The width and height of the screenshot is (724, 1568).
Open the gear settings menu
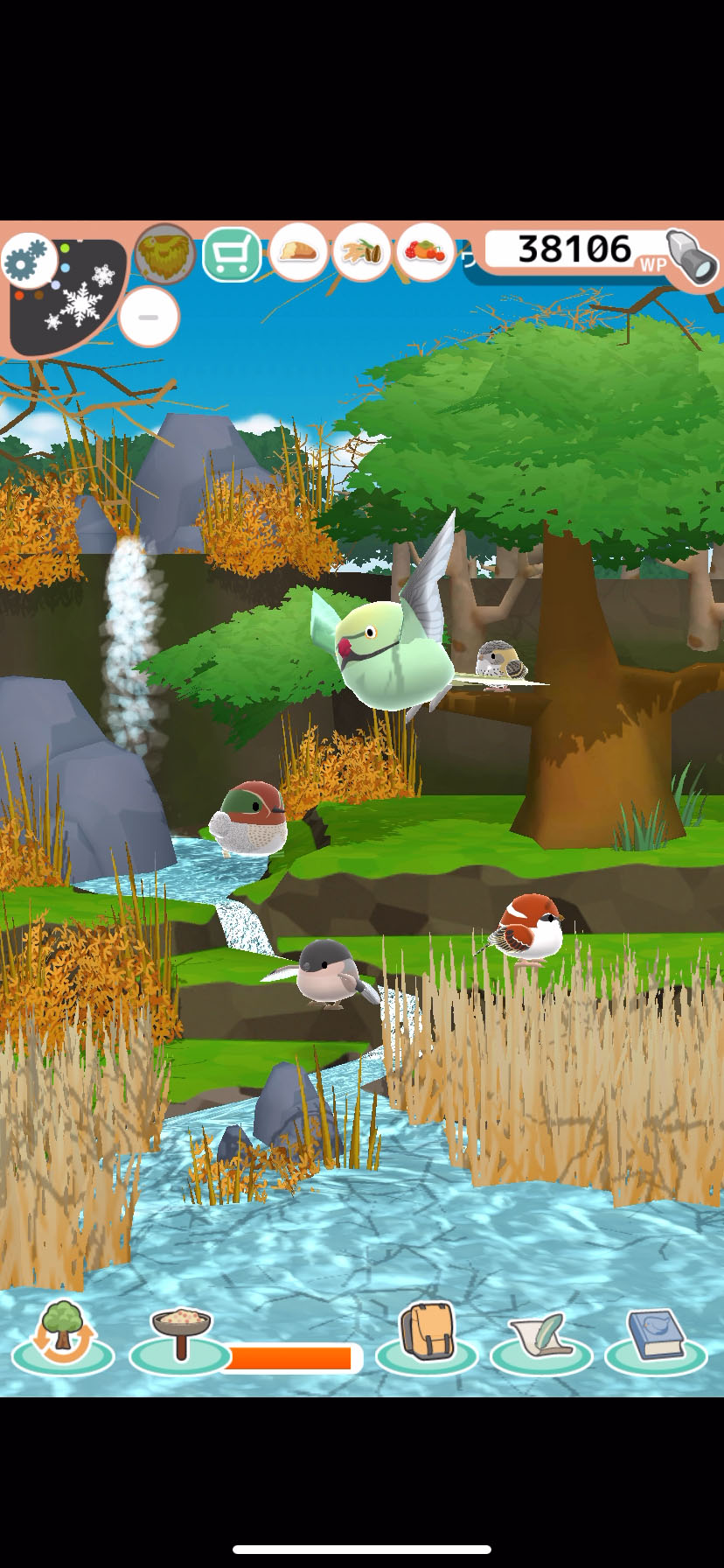(x=29, y=260)
